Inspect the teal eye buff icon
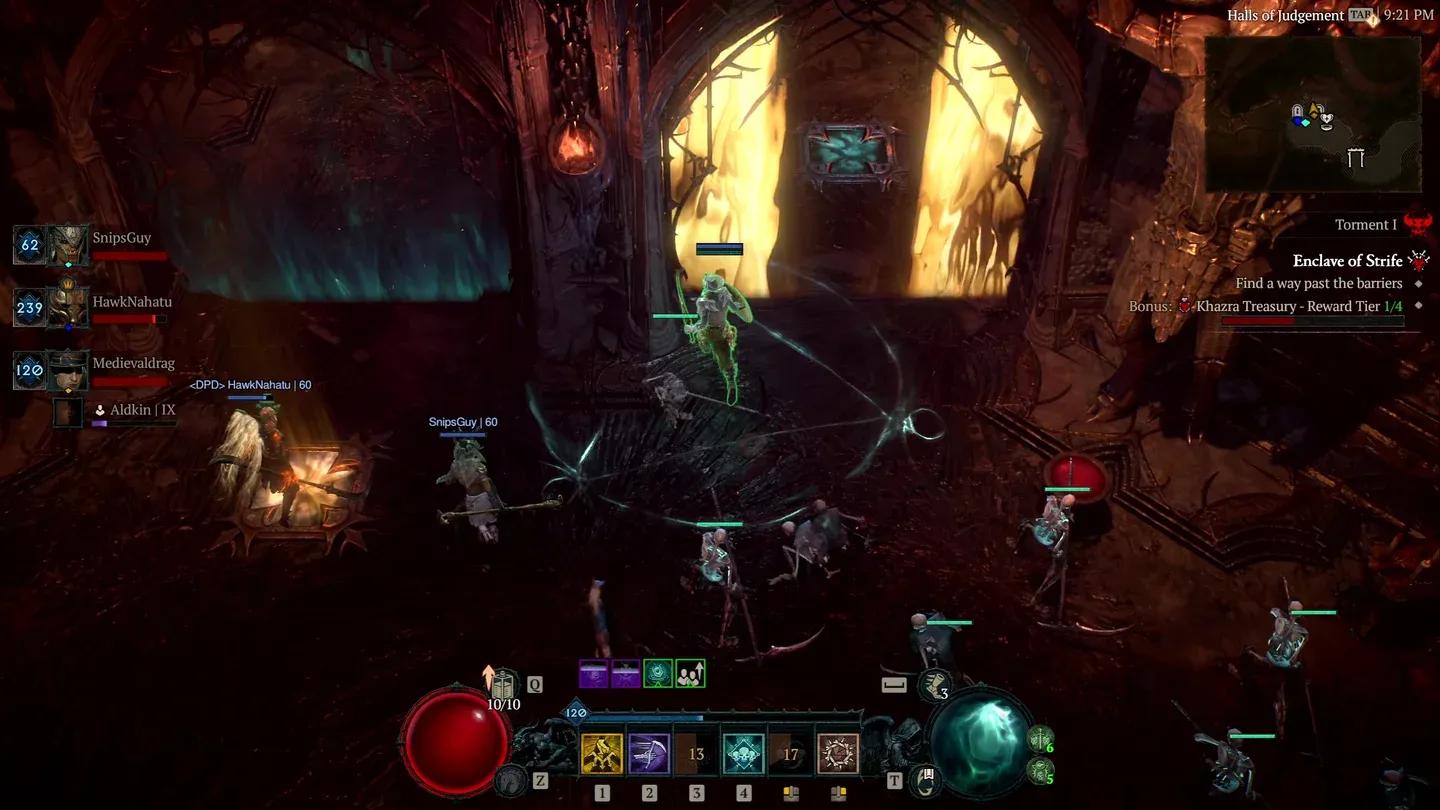 tap(657, 674)
